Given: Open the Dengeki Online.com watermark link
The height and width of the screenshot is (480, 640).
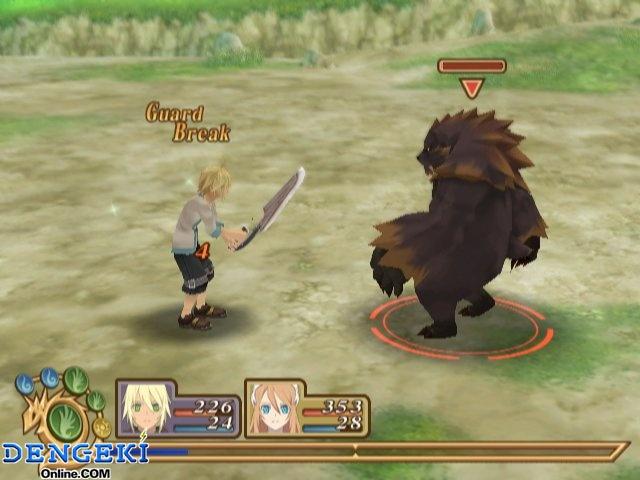Looking at the screenshot, I should tap(75, 455).
